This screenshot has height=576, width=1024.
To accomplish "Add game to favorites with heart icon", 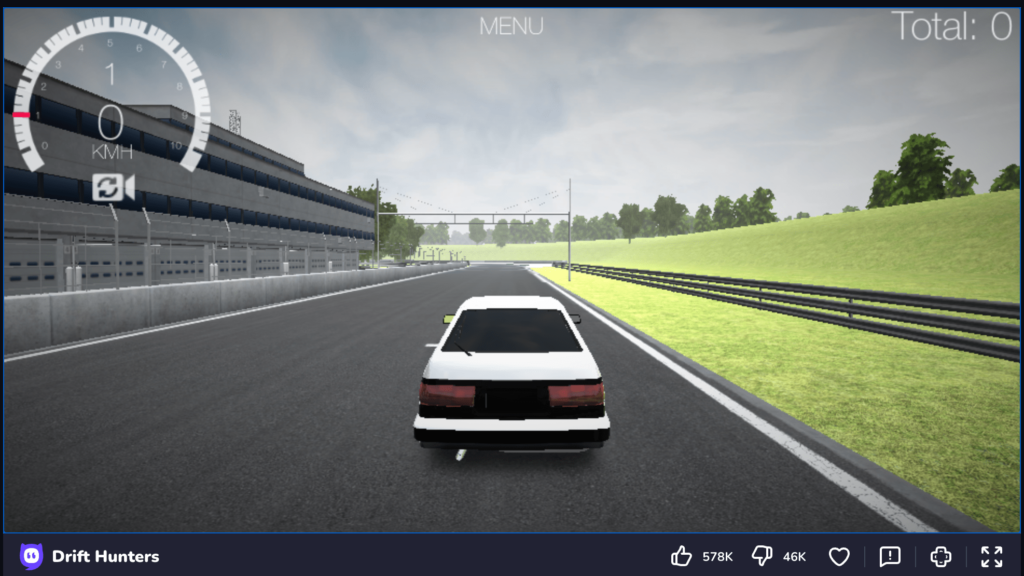I will pos(839,556).
